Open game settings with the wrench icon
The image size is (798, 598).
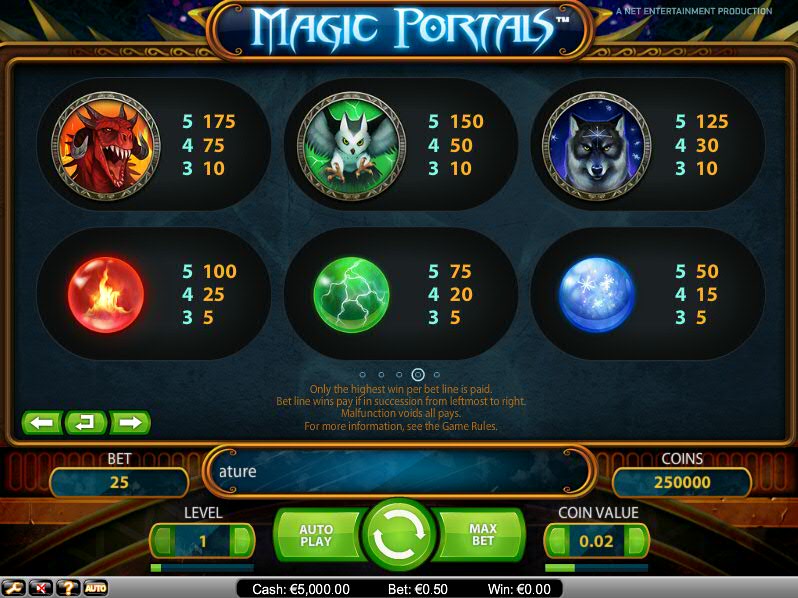[14, 588]
